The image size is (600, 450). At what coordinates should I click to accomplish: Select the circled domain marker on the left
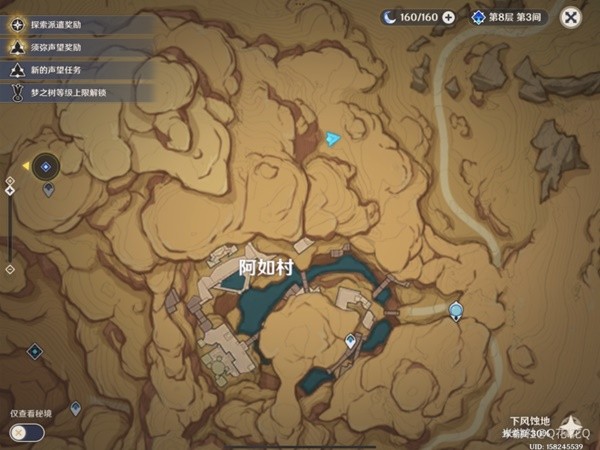click(x=46, y=165)
